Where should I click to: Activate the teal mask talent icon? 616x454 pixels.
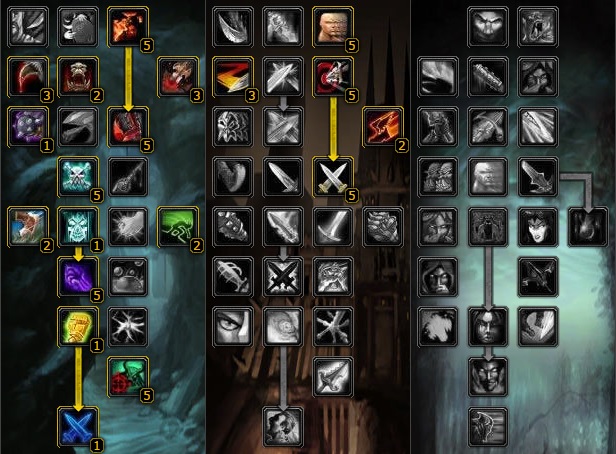pos(78,224)
